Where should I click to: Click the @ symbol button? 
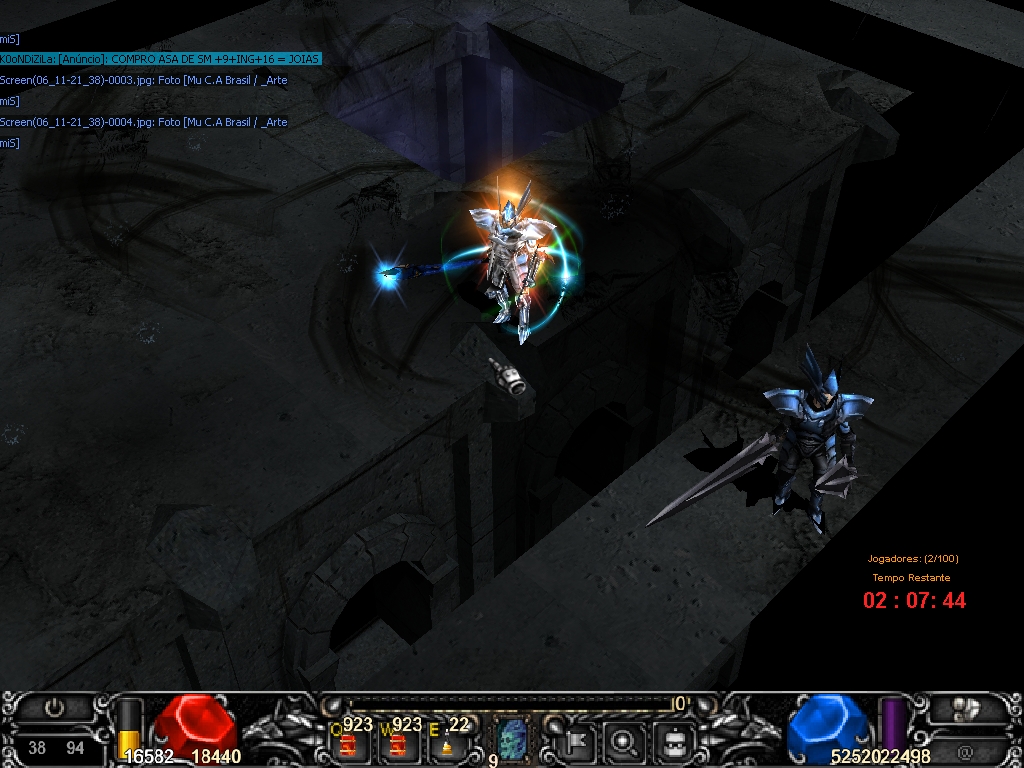point(965,751)
